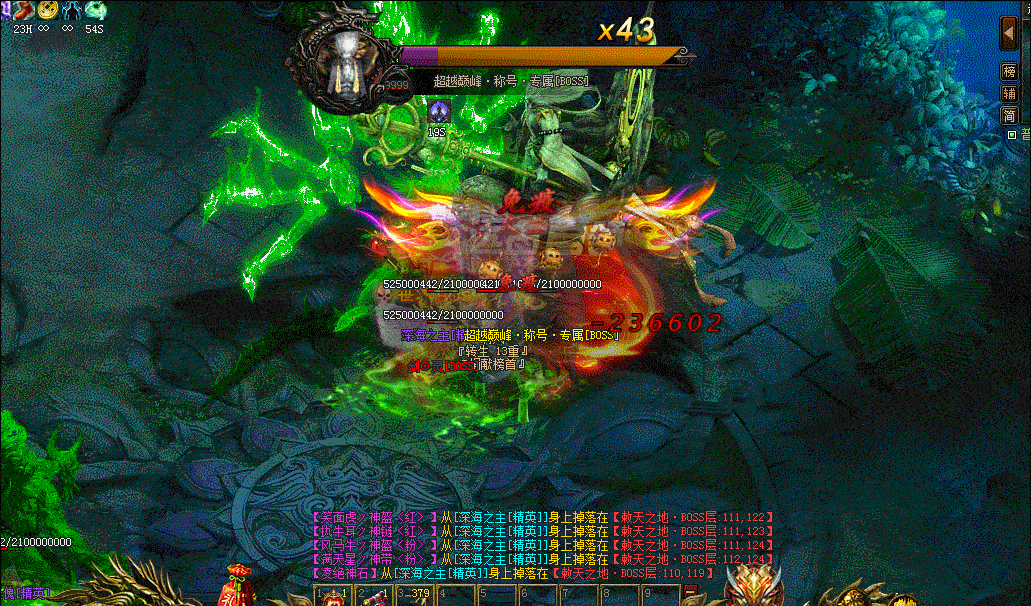The image size is (1031, 606).
Task: Click the purple debuff icon under the boss bar
Action: click(x=437, y=111)
